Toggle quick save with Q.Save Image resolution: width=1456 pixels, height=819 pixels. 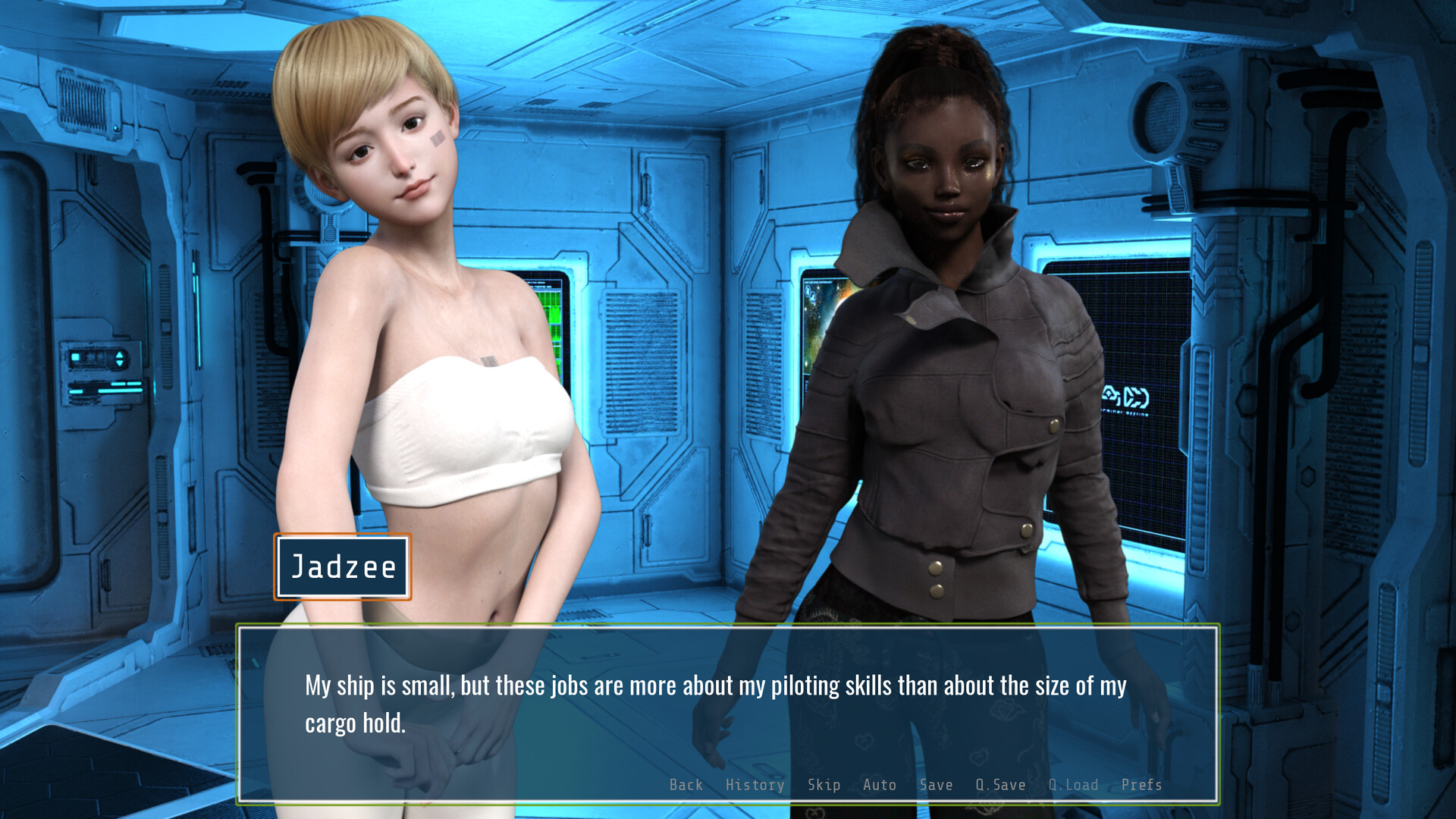click(1001, 785)
